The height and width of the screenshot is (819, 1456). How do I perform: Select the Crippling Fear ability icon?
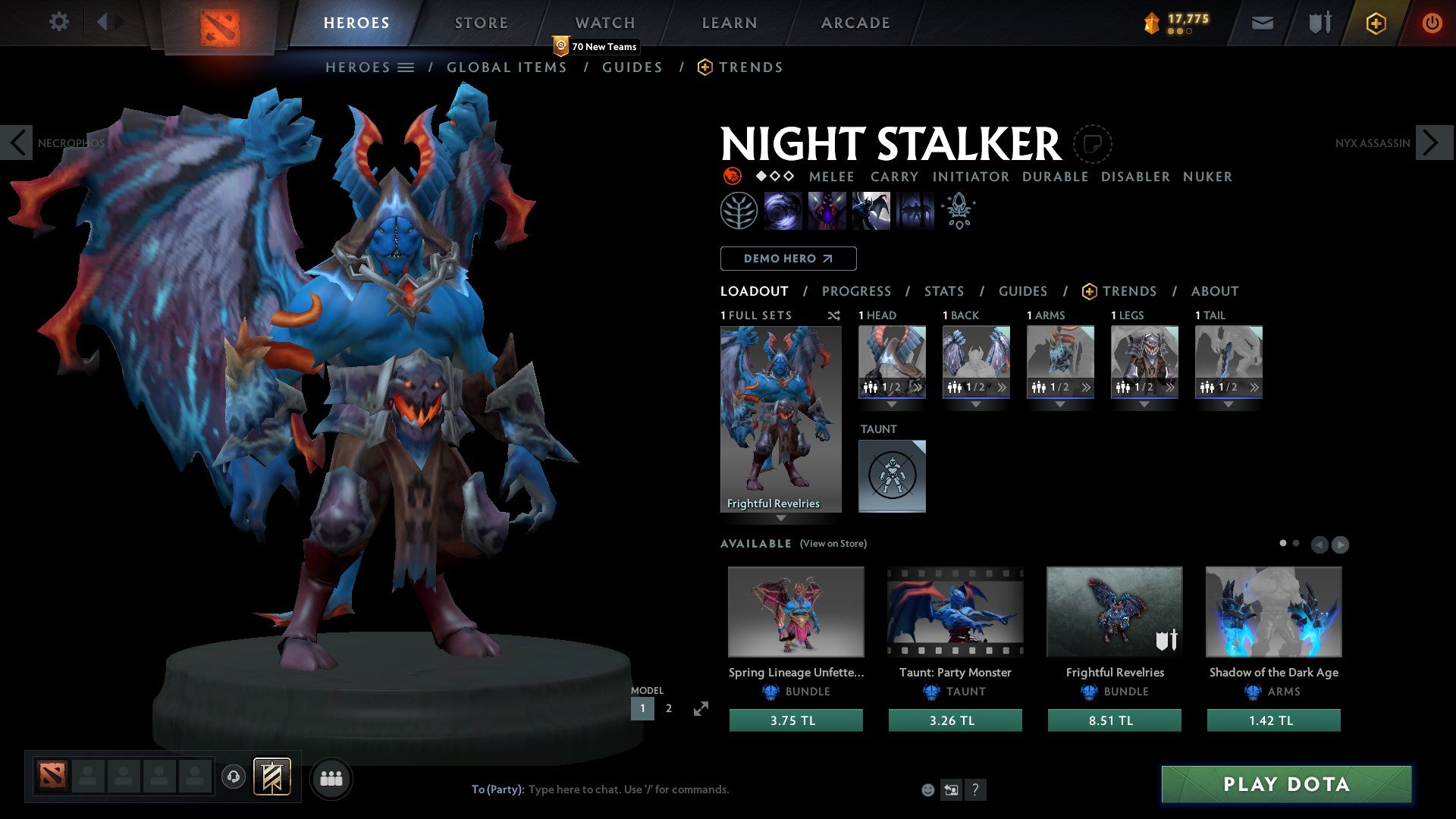click(827, 210)
